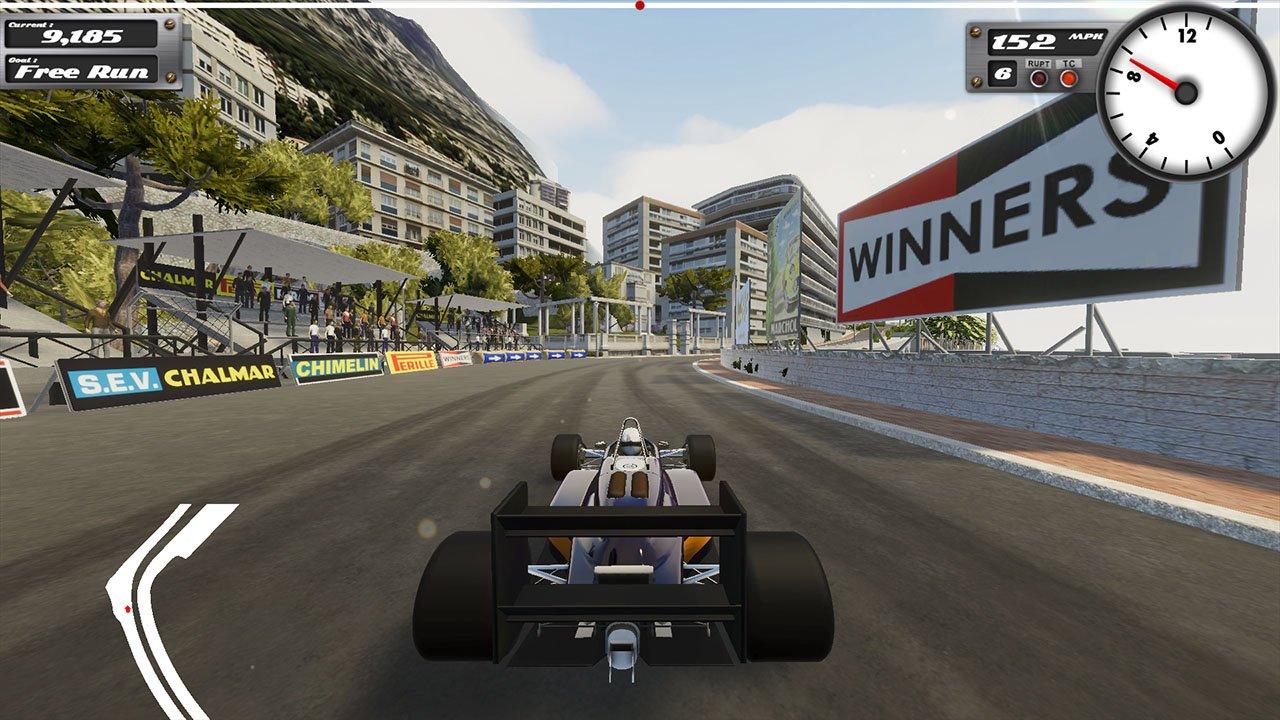The image size is (1280, 720).
Task: Click the MPH label on the speed display
Action: coord(1088,36)
